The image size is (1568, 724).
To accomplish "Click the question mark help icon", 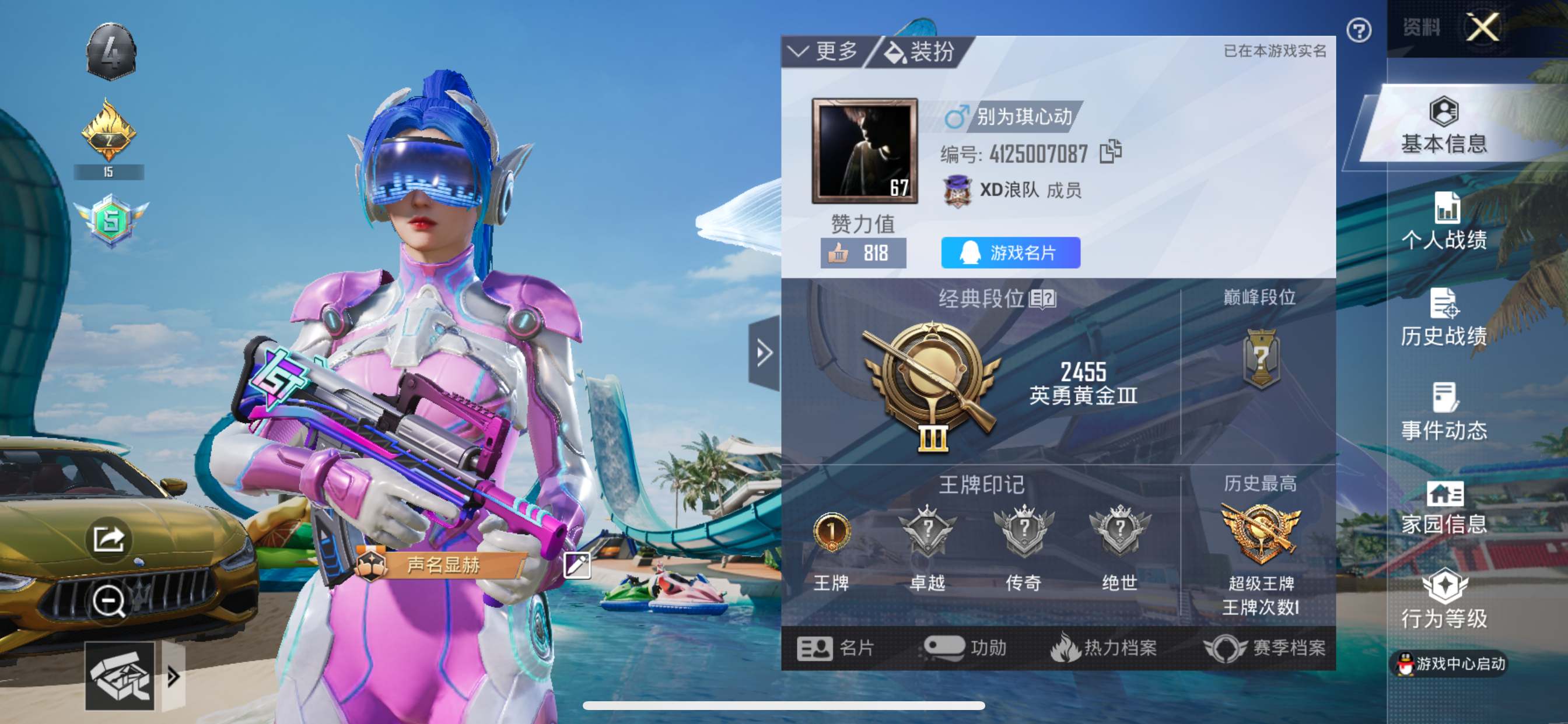I will point(1359,30).
